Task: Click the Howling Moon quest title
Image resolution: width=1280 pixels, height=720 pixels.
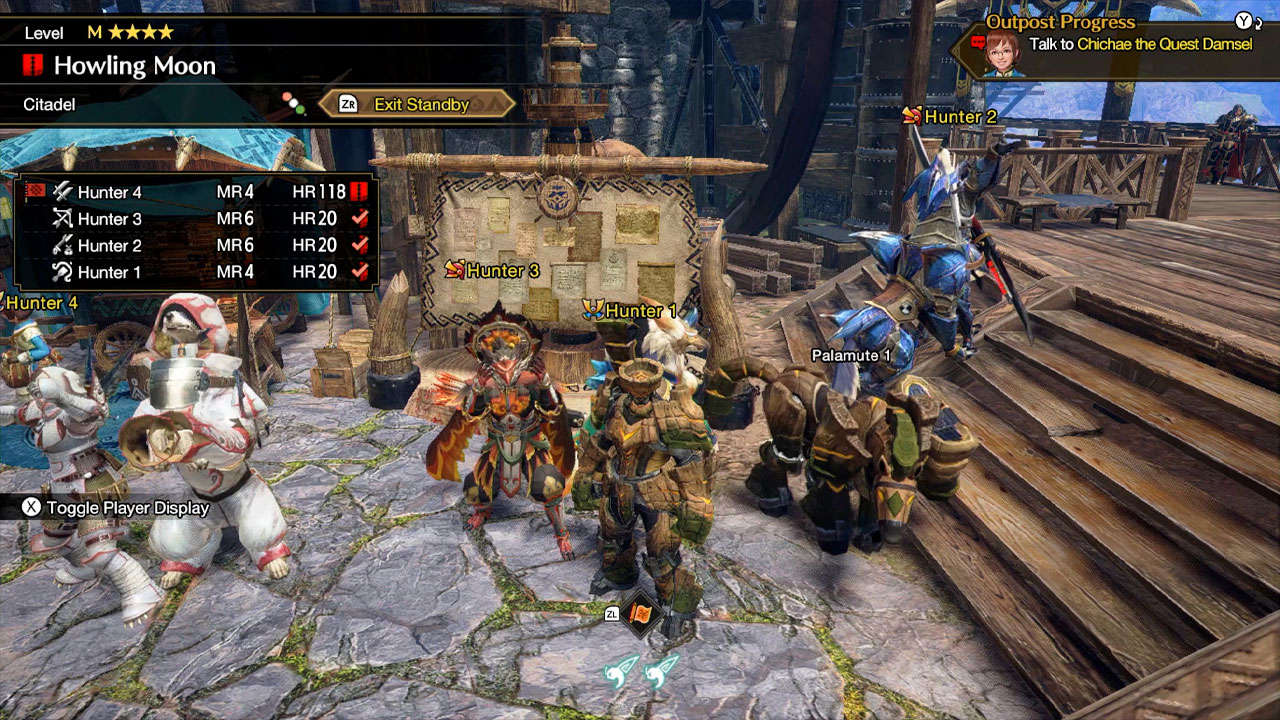Action: (134, 67)
